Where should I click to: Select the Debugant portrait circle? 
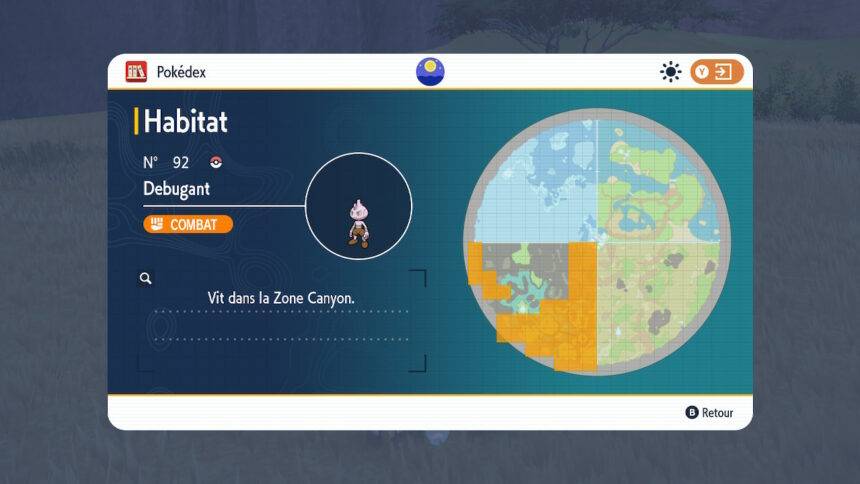pyautogui.click(x=358, y=207)
